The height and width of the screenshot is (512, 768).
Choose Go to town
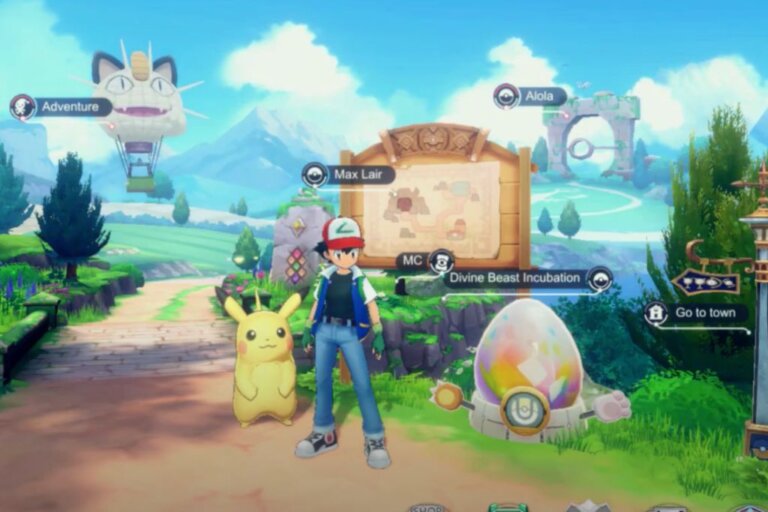click(695, 313)
